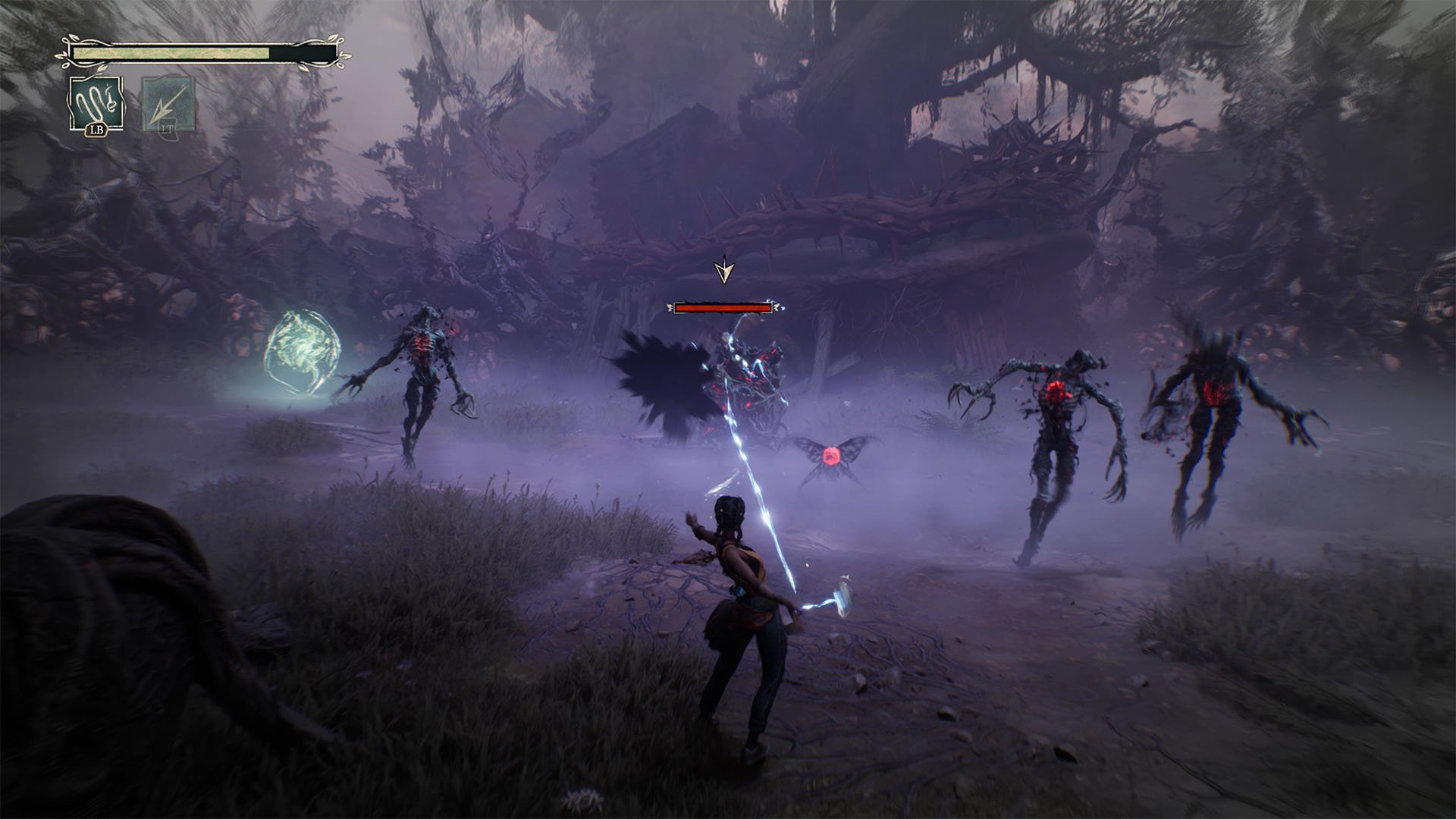This screenshot has height=819, width=1456.
Task: Click the arrowhead target lock marker
Action: pos(725,271)
